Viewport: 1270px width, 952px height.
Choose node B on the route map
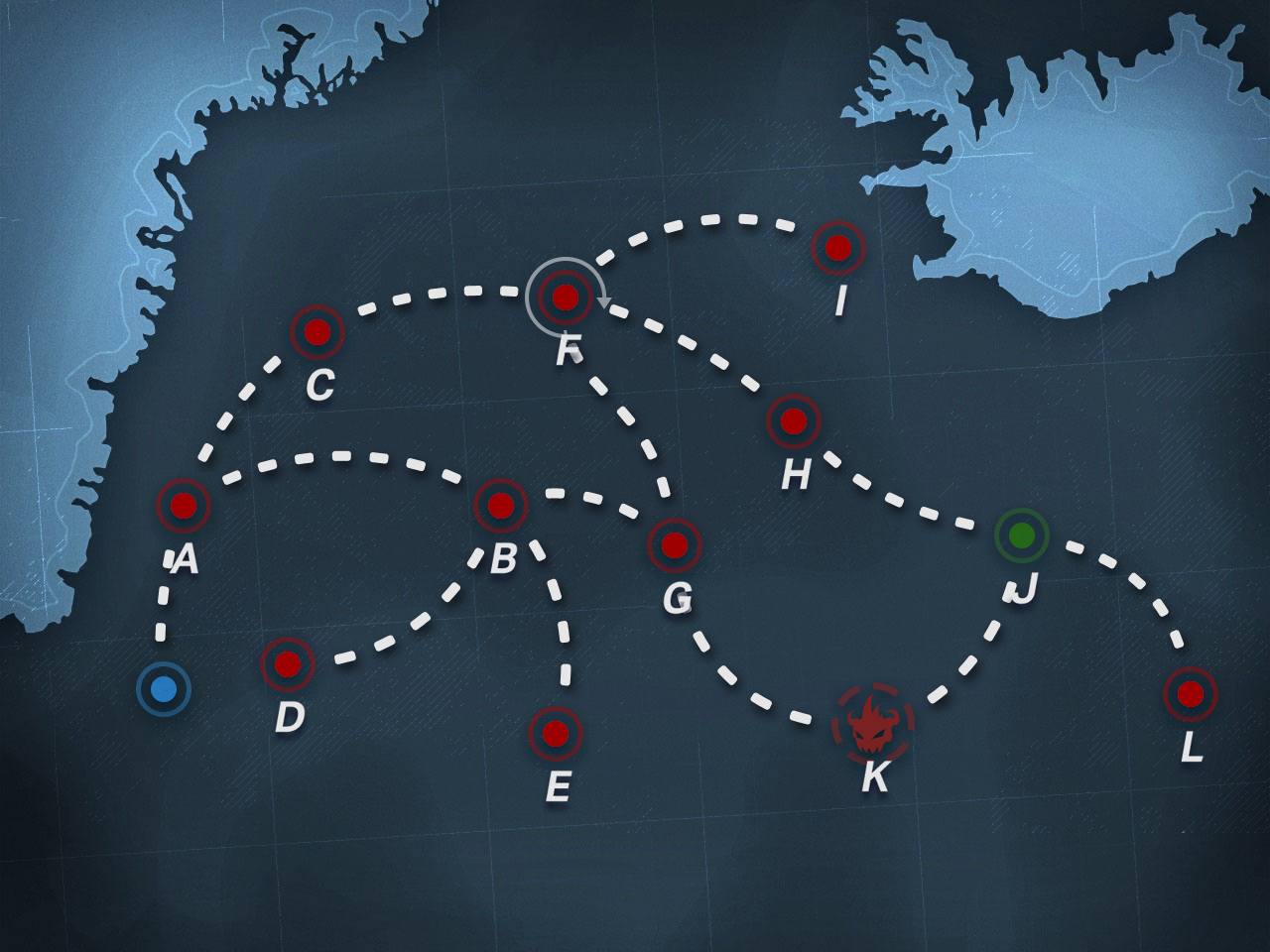pyautogui.click(x=501, y=506)
